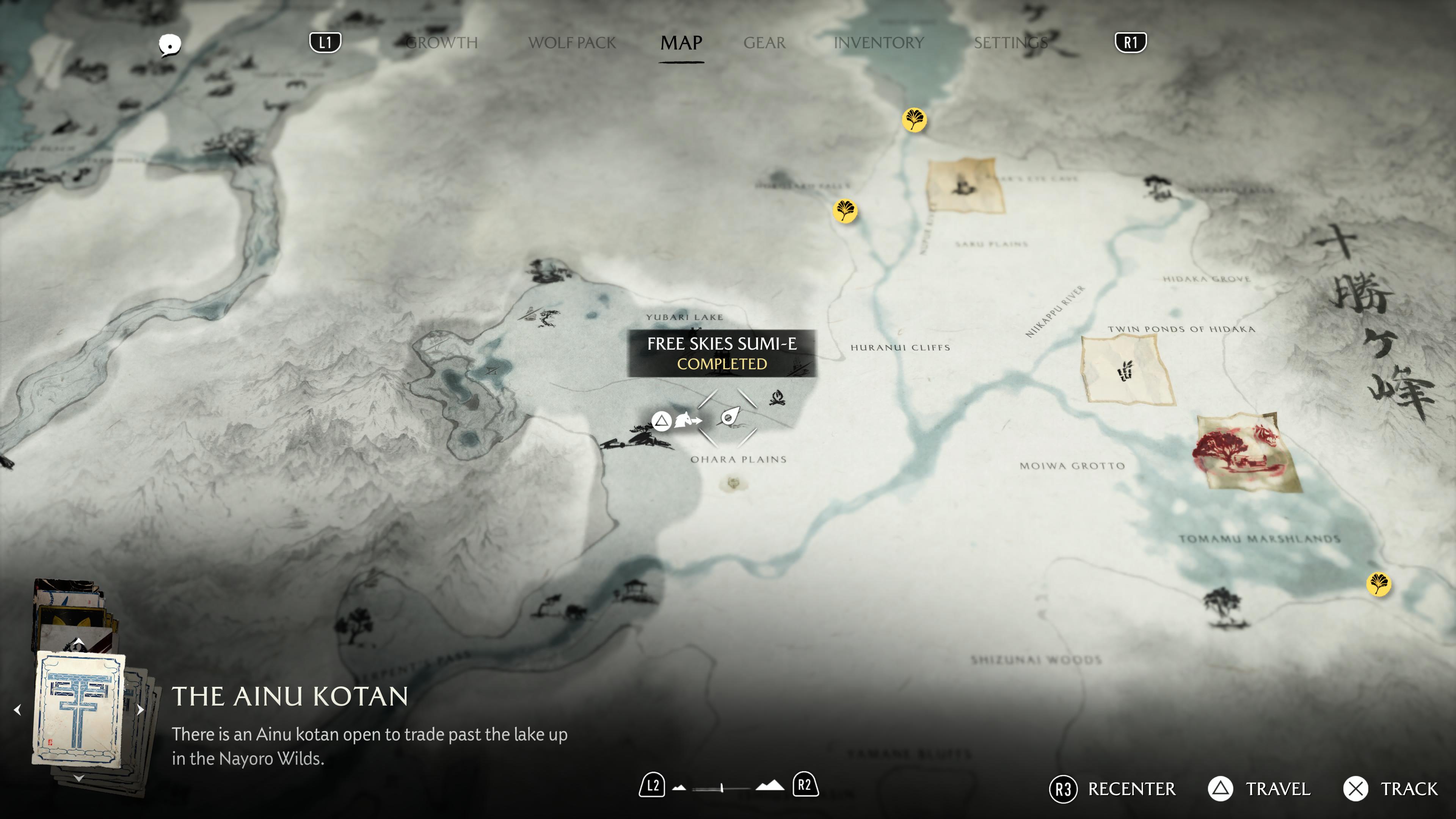
Task: Open the Inventory tab
Action: 879,42
